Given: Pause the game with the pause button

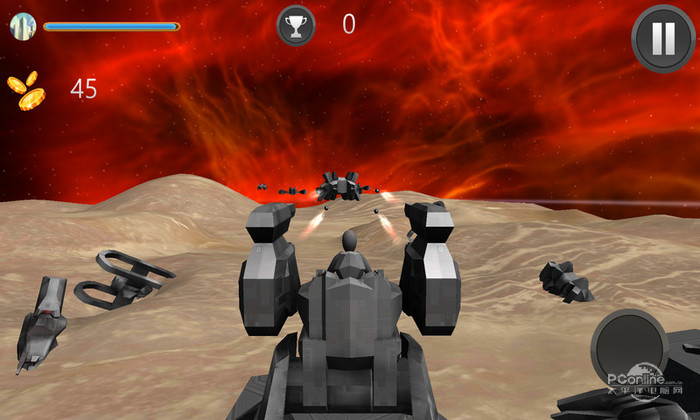Looking at the screenshot, I should [x=663, y=39].
